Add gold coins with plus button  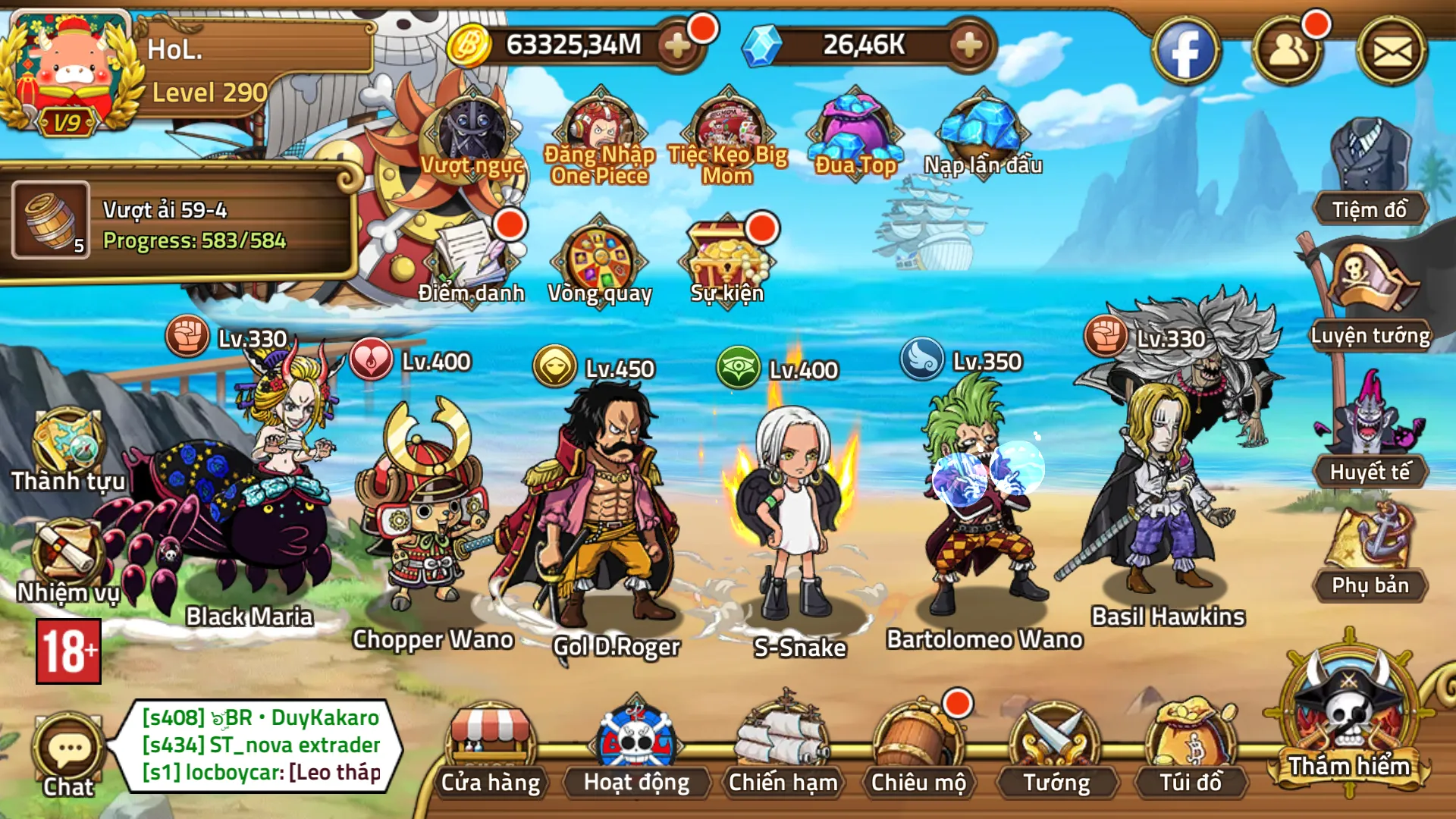point(677,46)
